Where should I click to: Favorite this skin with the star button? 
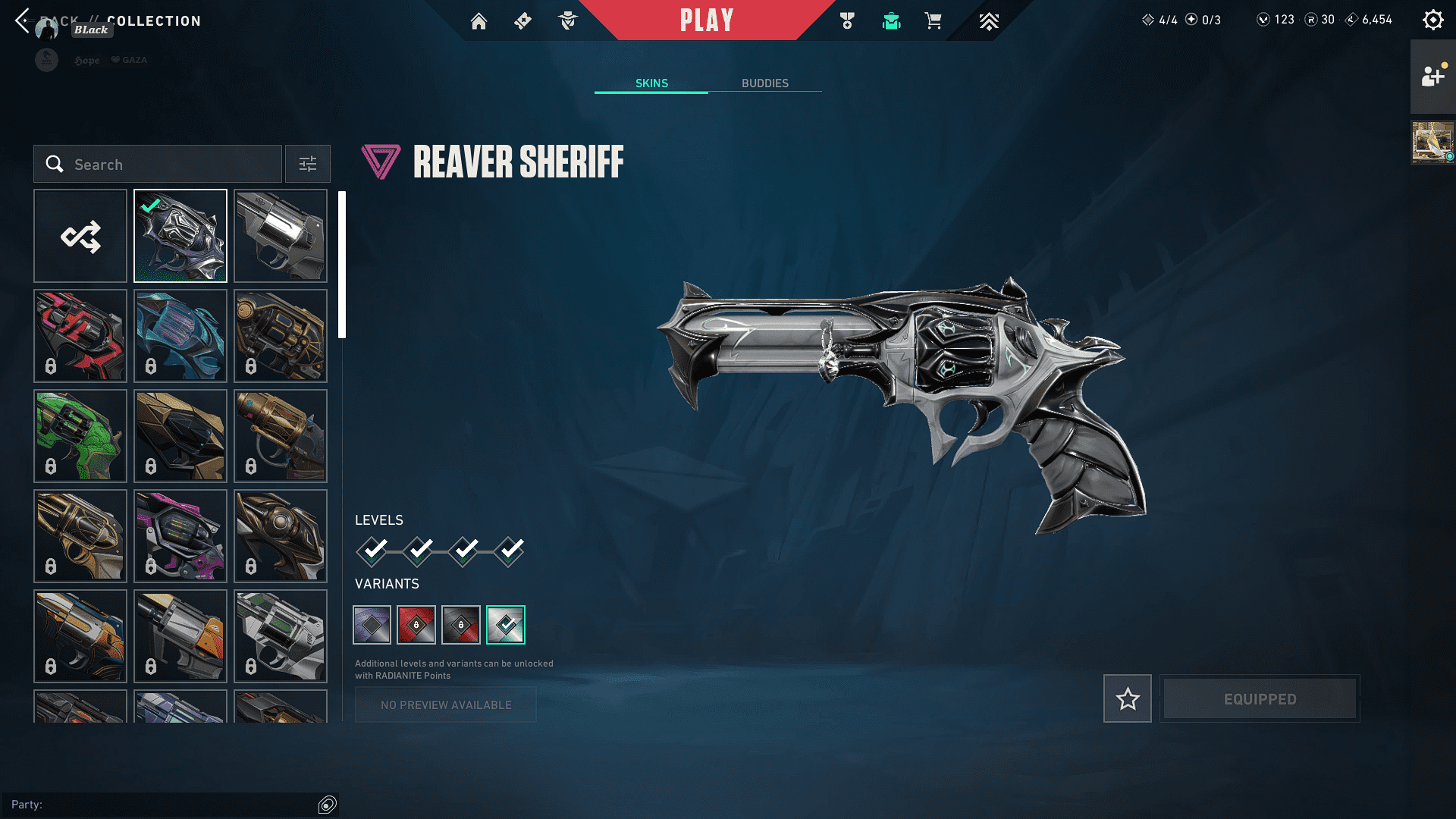[x=1128, y=698]
